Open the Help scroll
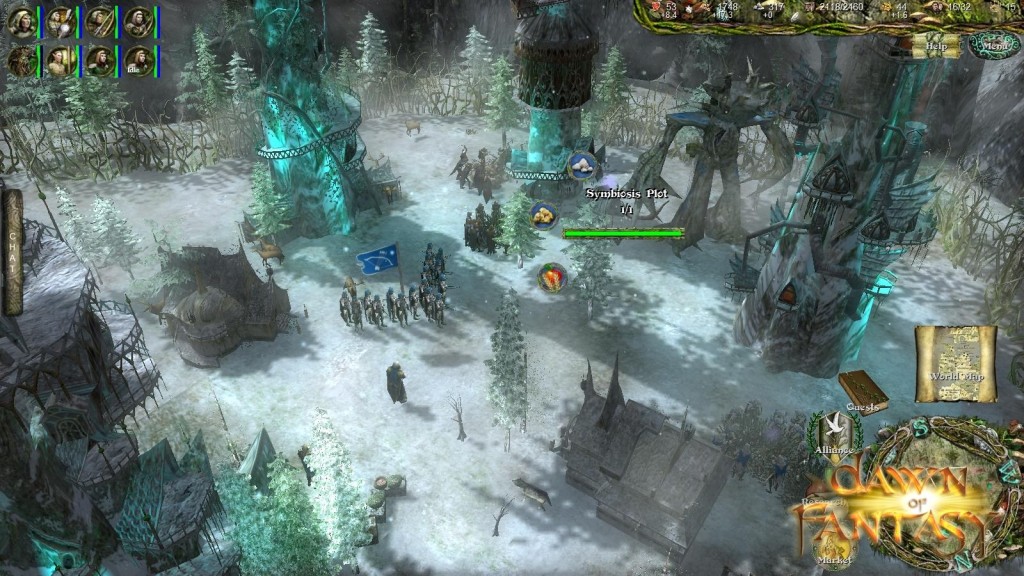 (936, 45)
